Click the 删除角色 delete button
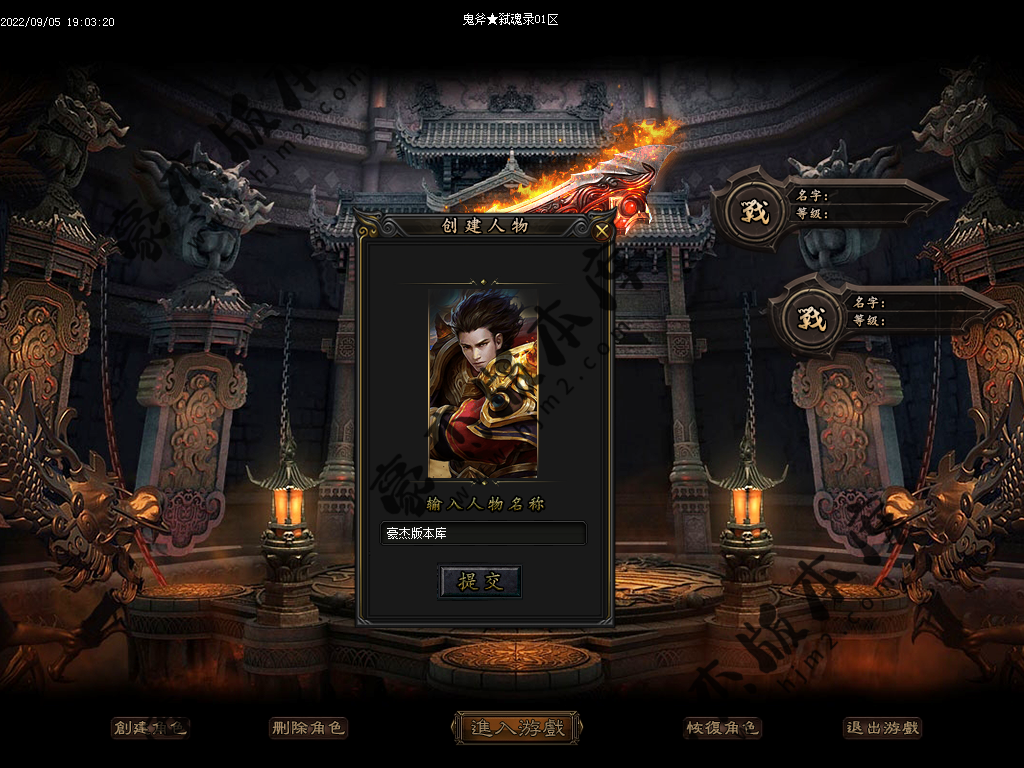Image resolution: width=1024 pixels, height=768 pixels. tap(308, 728)
